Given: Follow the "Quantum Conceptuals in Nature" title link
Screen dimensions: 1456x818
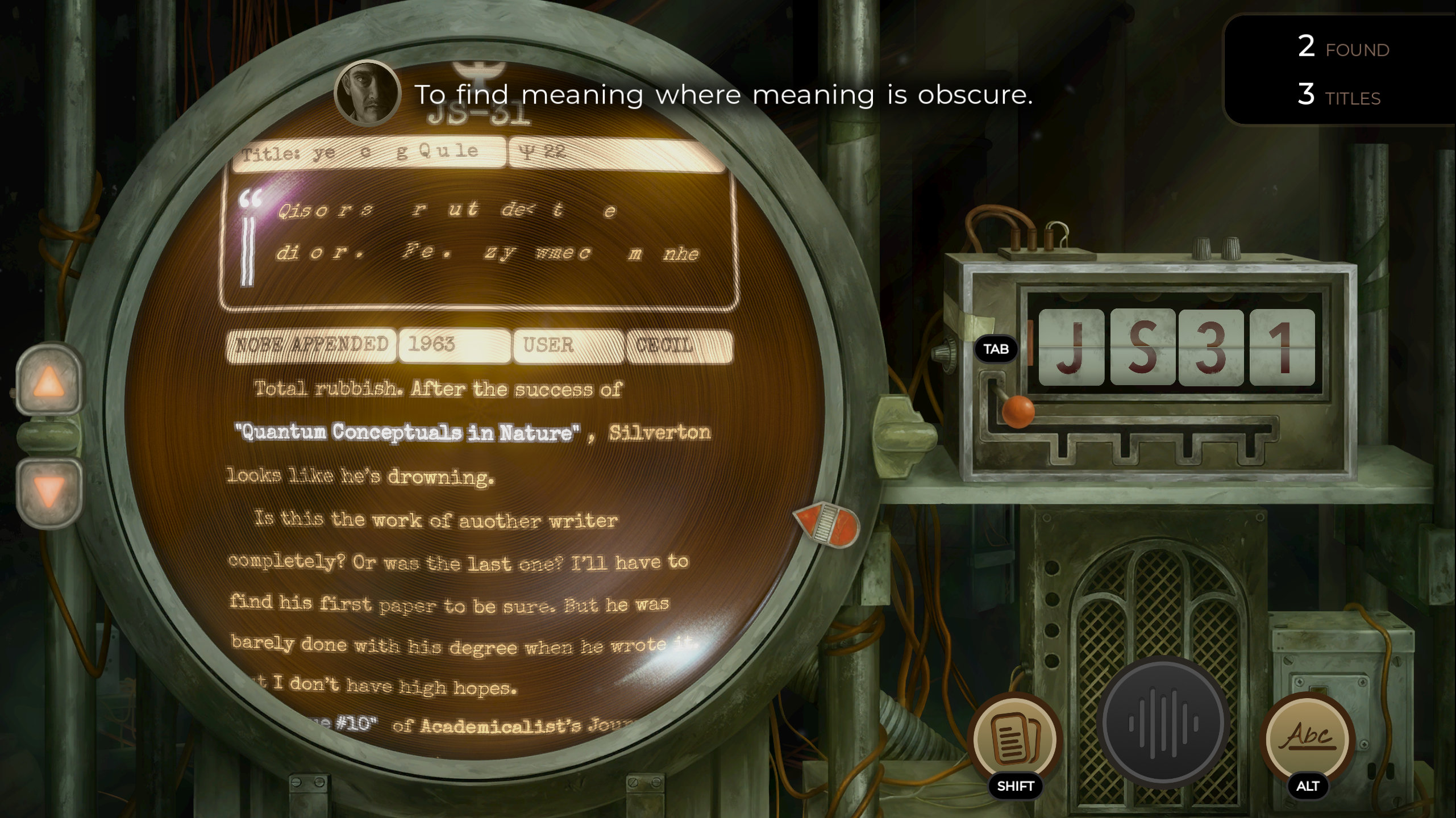Looking at the screenshot, I should point(407,432).
